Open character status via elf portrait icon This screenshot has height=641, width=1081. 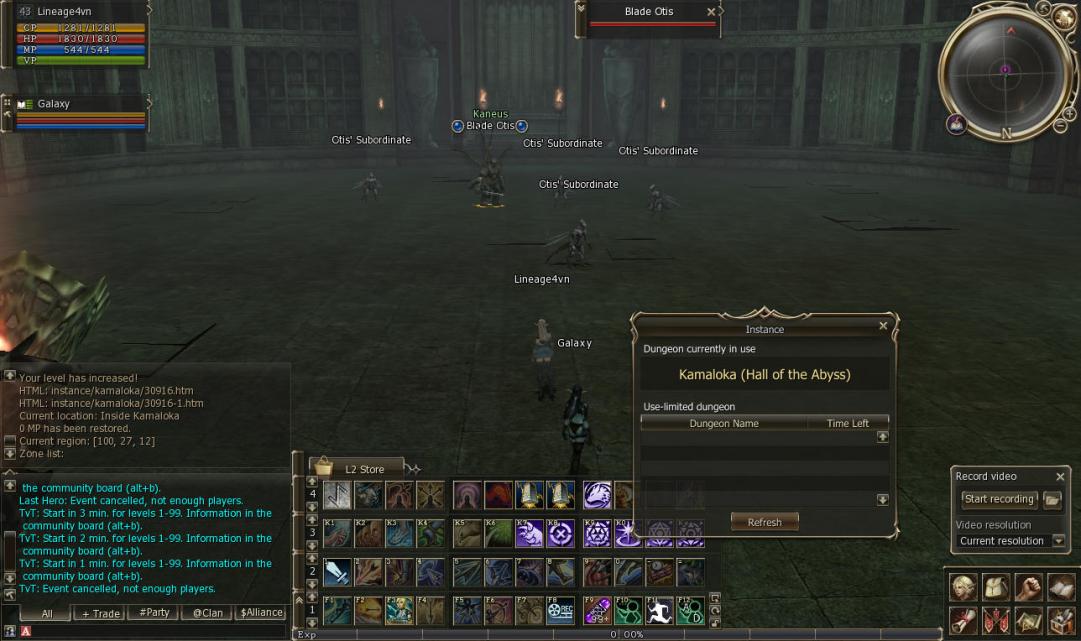tap(963, 587)
